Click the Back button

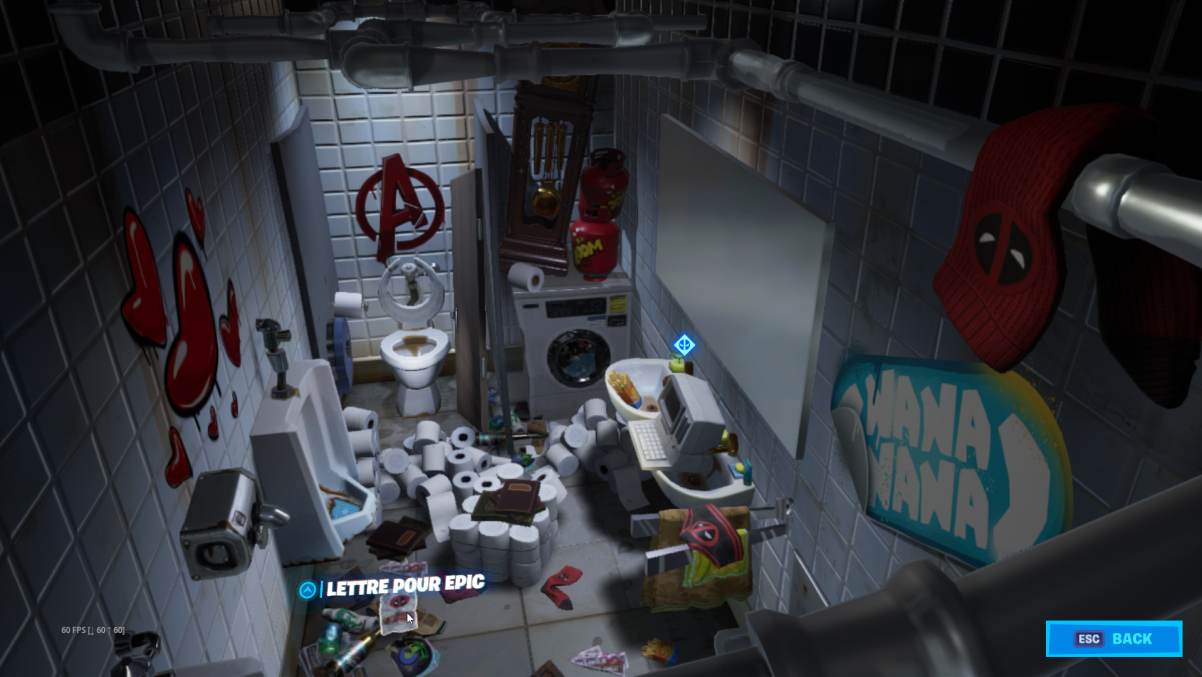(1114, 639)
